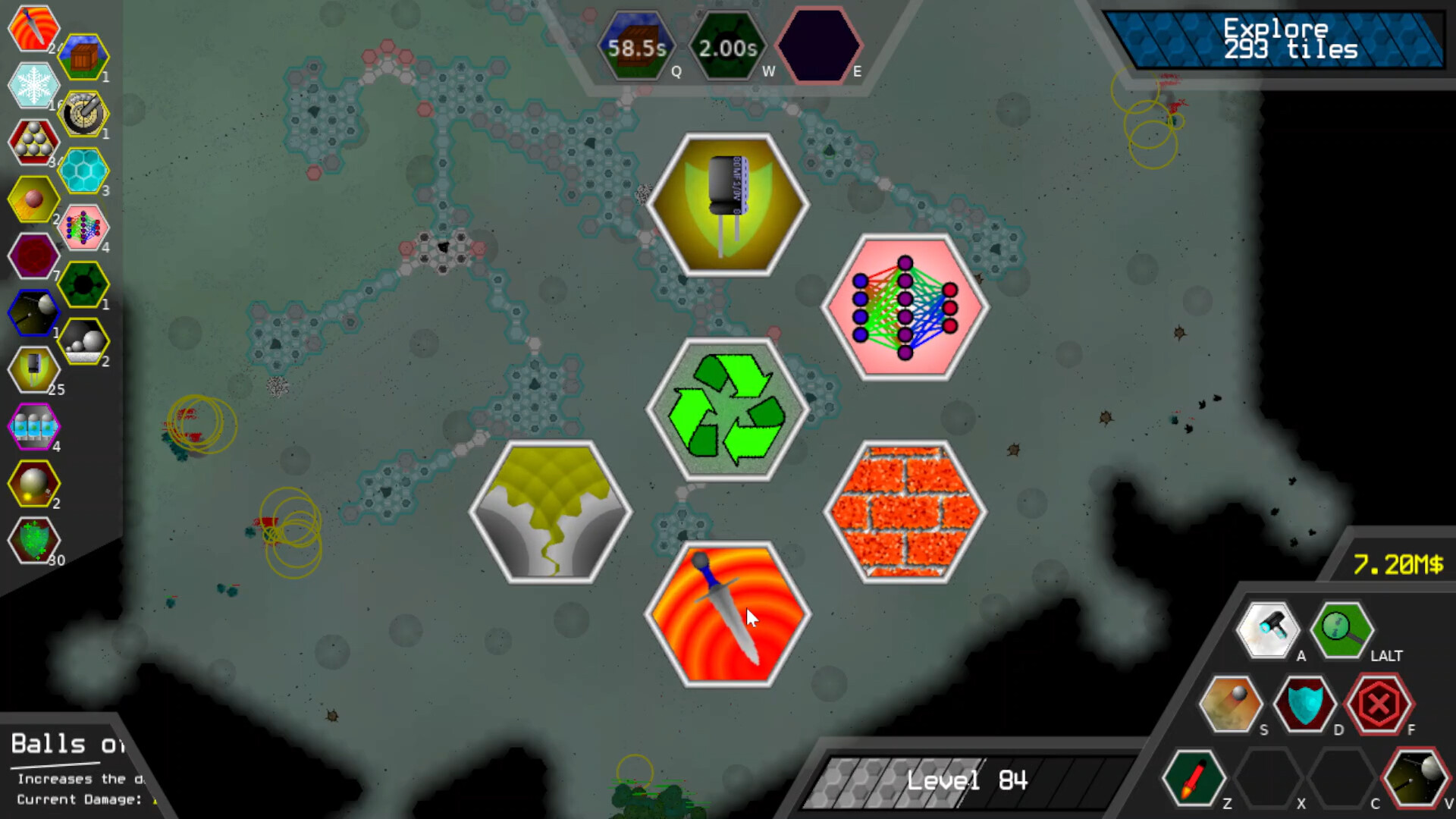Choose the satellite ability on V

(1417, 777)
